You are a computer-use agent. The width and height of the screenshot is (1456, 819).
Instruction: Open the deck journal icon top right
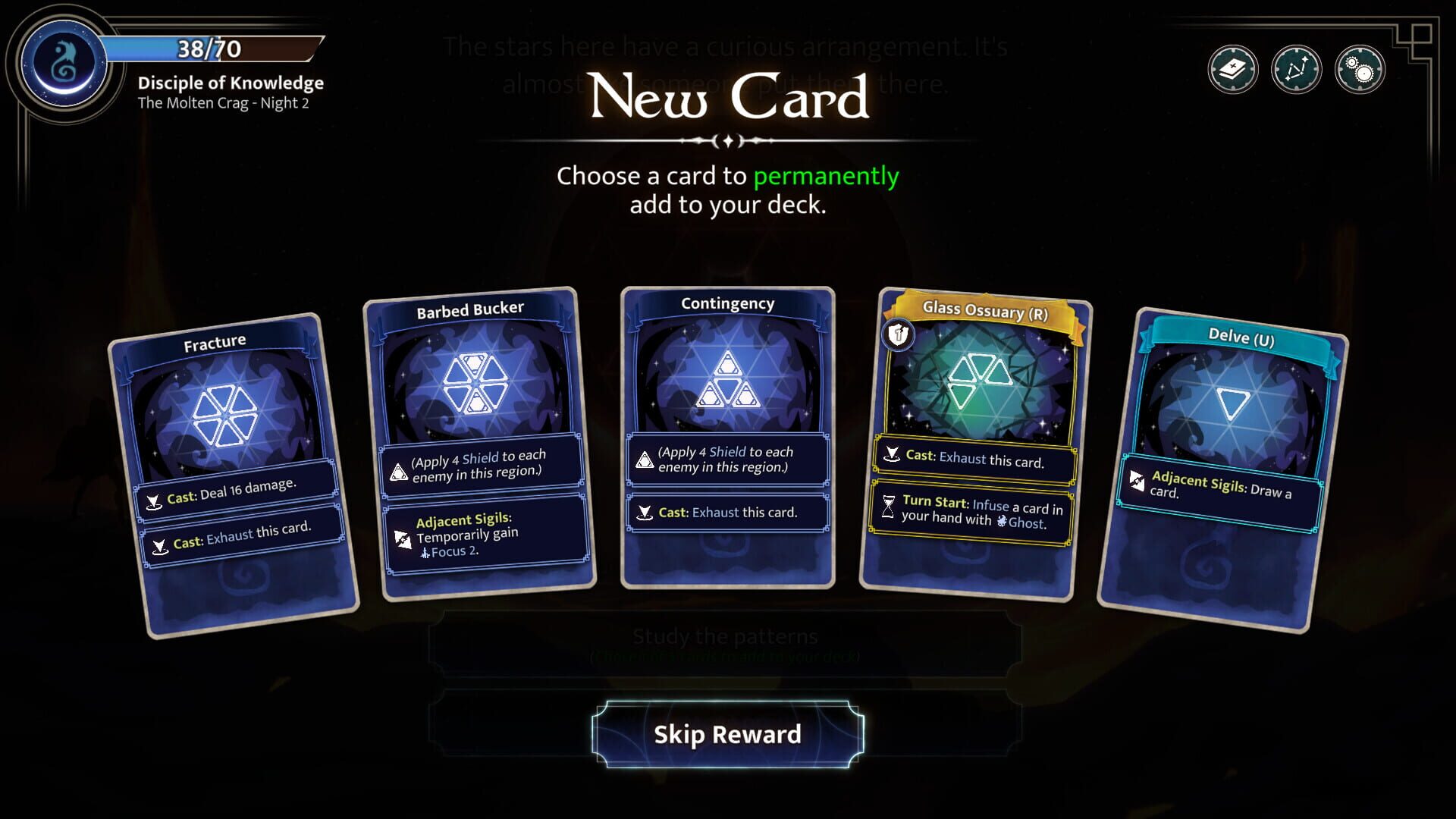(x=1234, y=69)
